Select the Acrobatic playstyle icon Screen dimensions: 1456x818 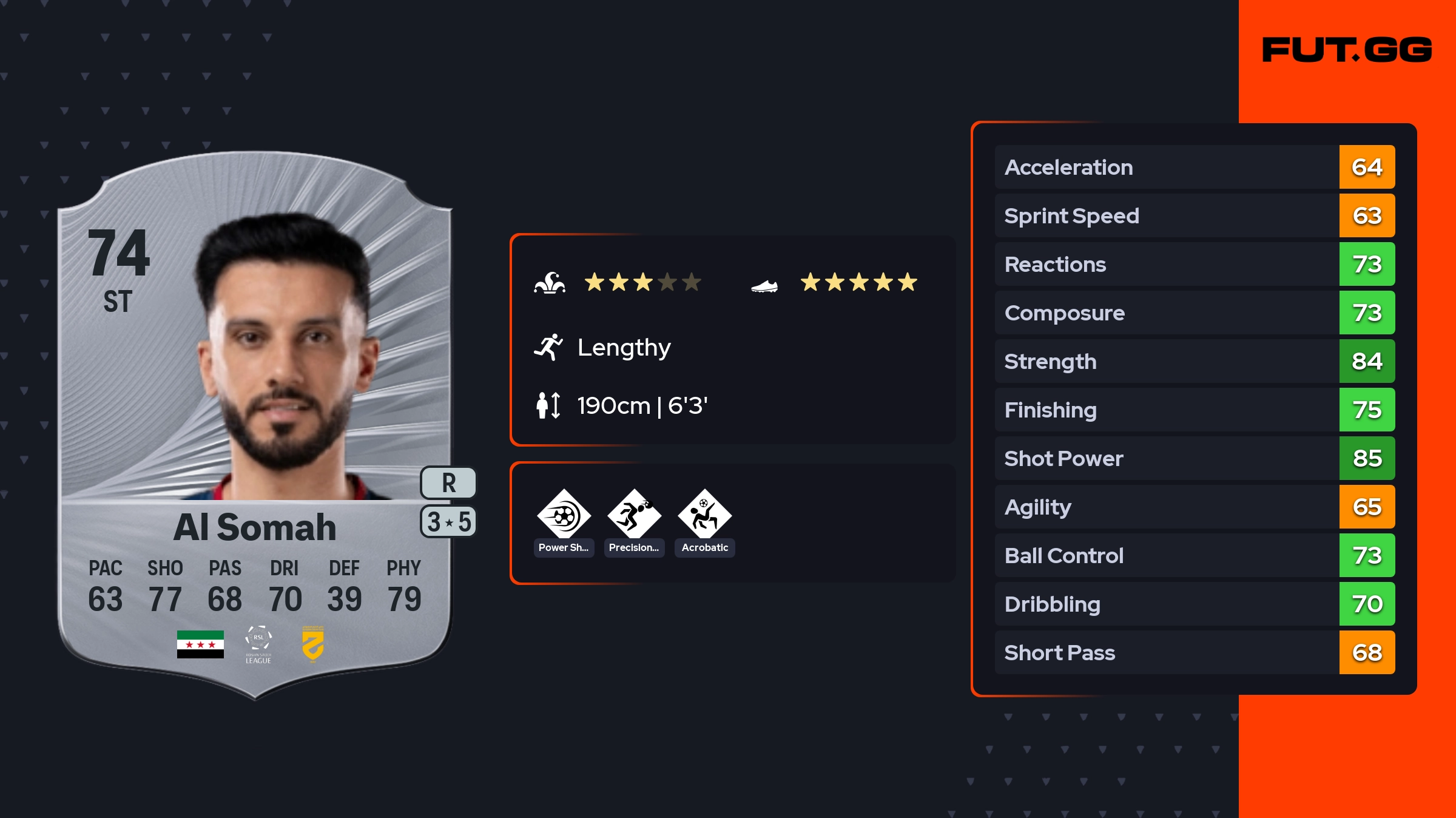[x=704, y=515]
